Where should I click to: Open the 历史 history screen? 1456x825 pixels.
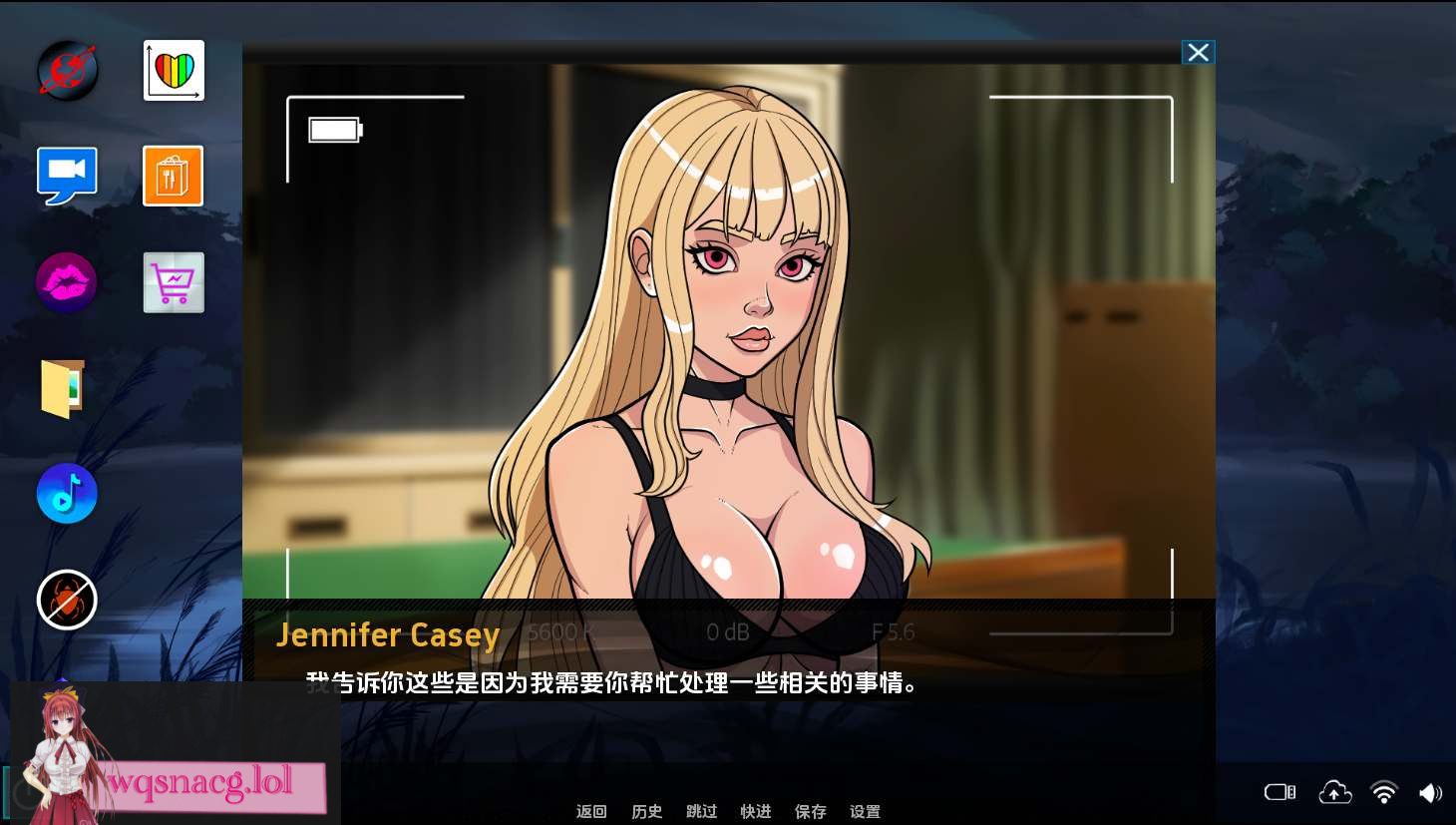[646, 811]
